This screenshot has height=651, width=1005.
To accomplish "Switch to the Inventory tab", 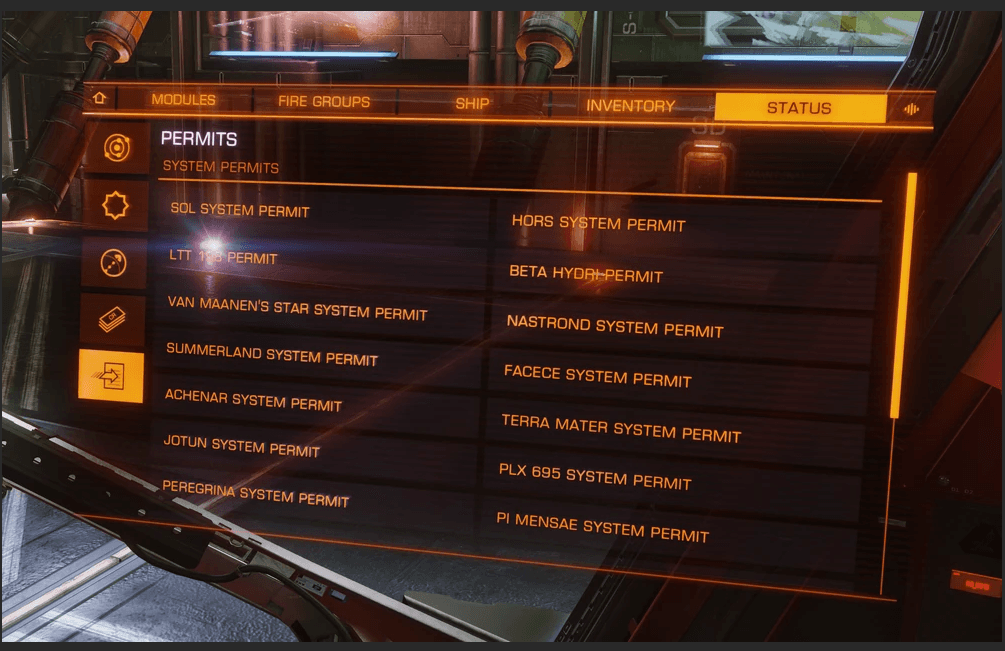I will 630,105.
